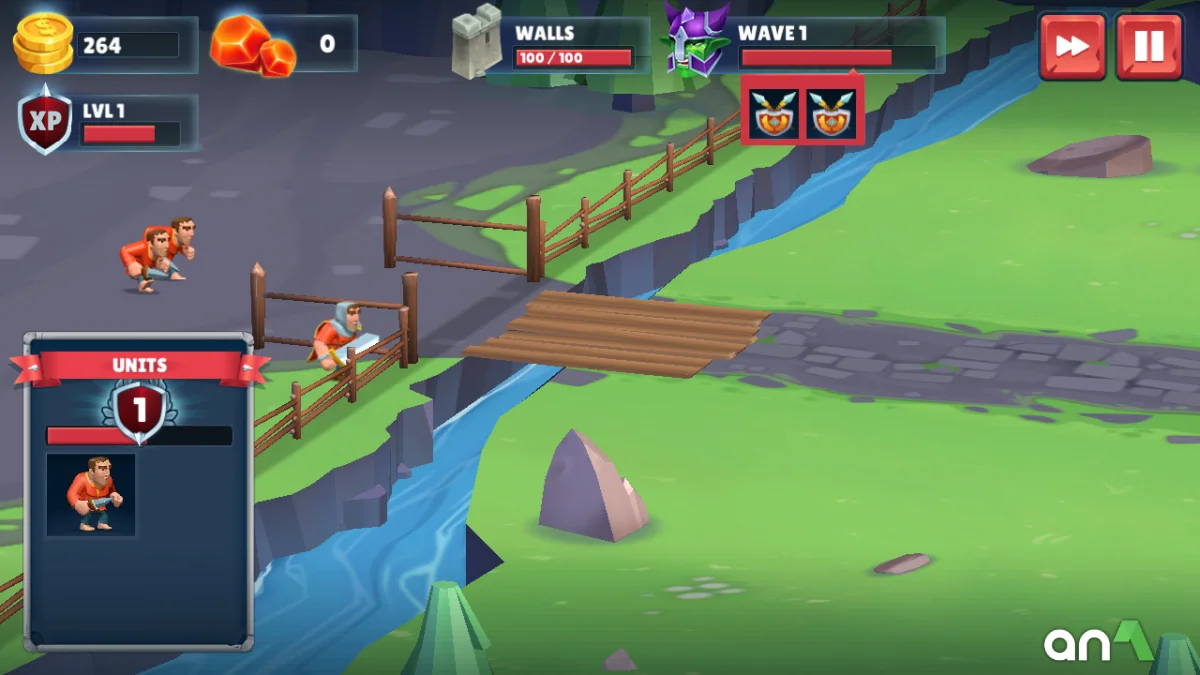Select the peasant unit card in Units panel
1200x675 pixels.
point(91,494)
